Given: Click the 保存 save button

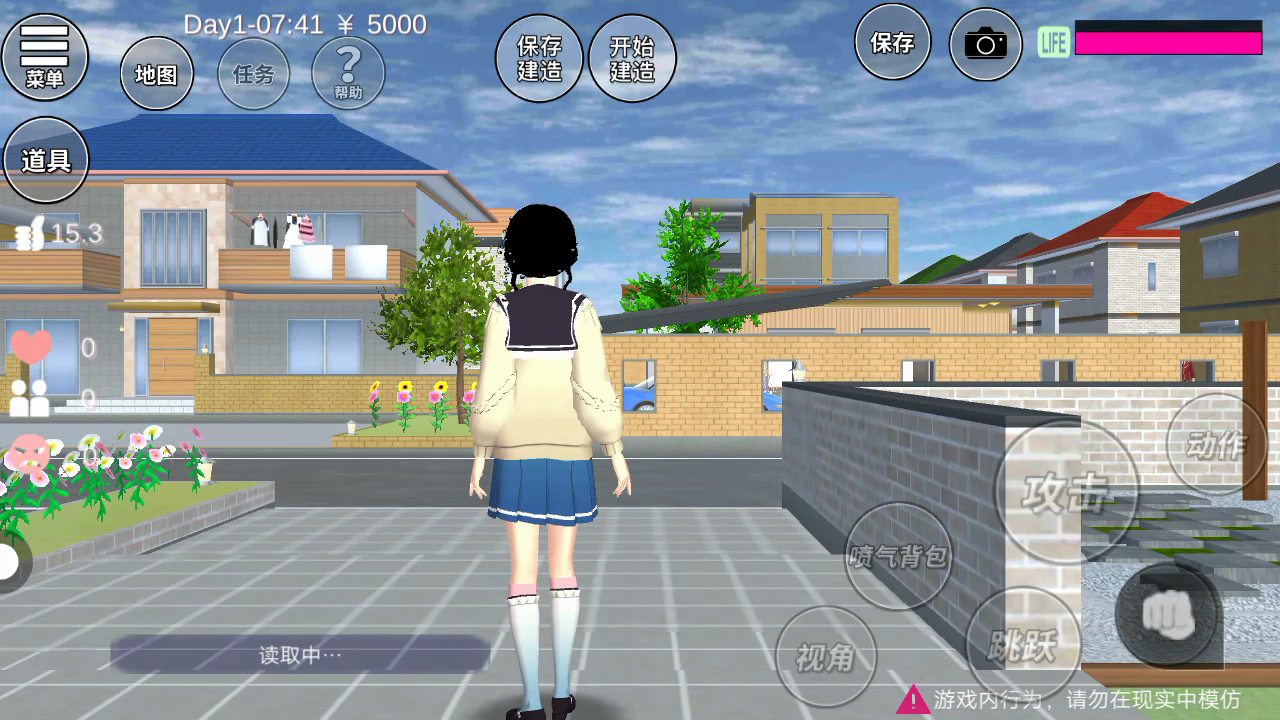Looking at the screenshot, I should click(x=892, y=42).
